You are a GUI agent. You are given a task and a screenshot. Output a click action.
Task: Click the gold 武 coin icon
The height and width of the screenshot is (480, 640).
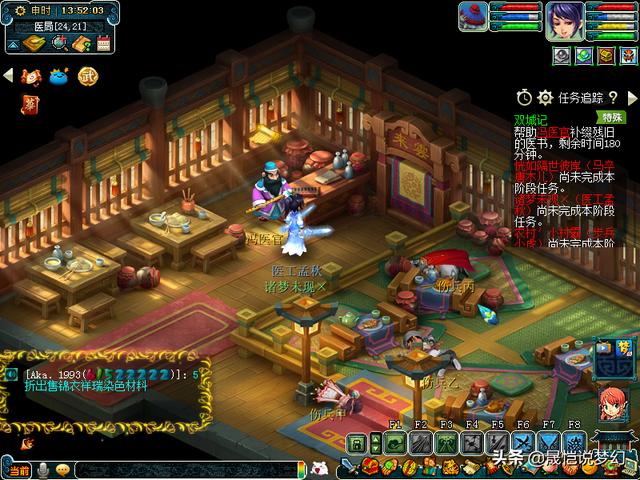tap(88, 75)
